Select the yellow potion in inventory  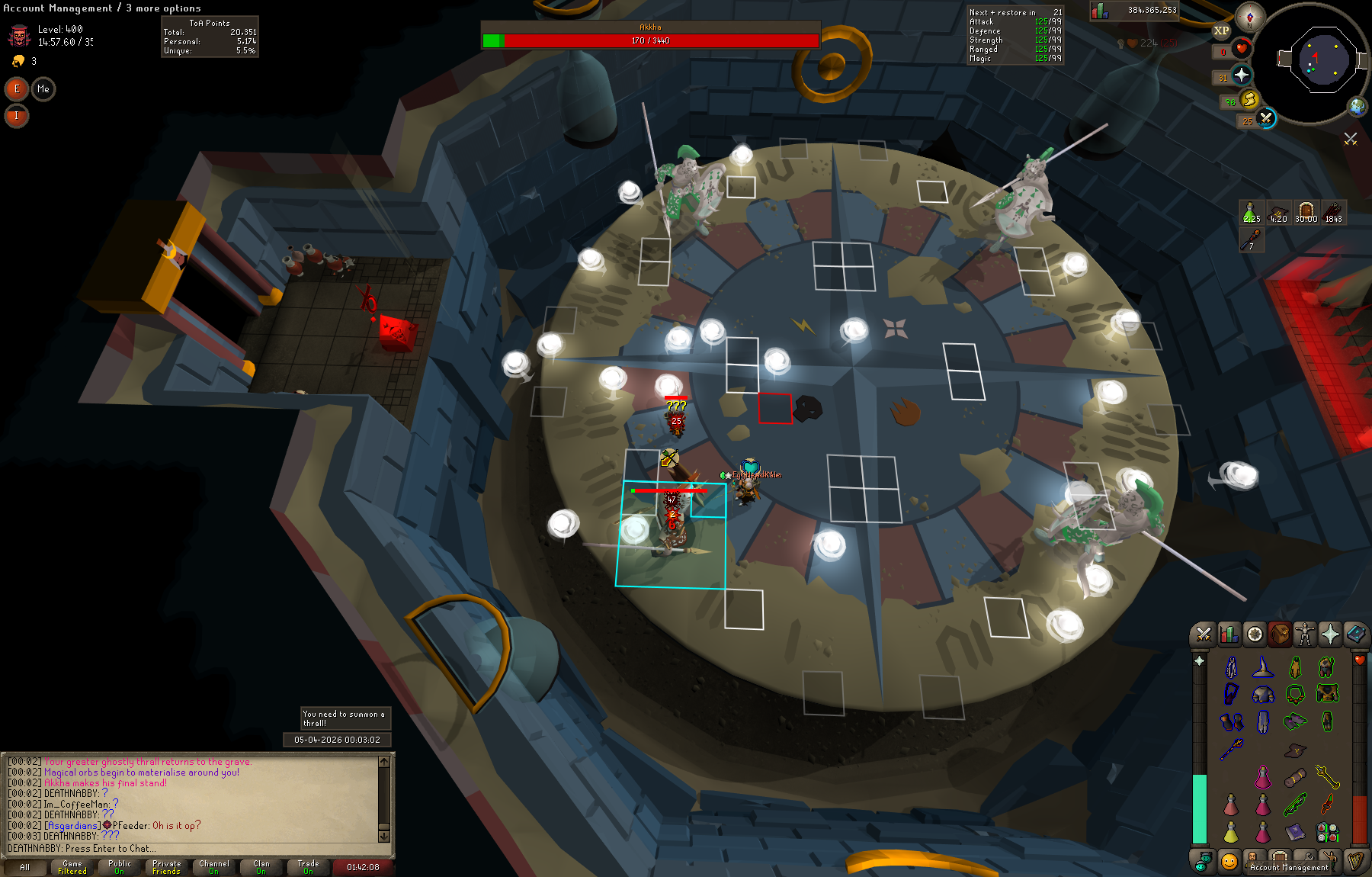1231,833
